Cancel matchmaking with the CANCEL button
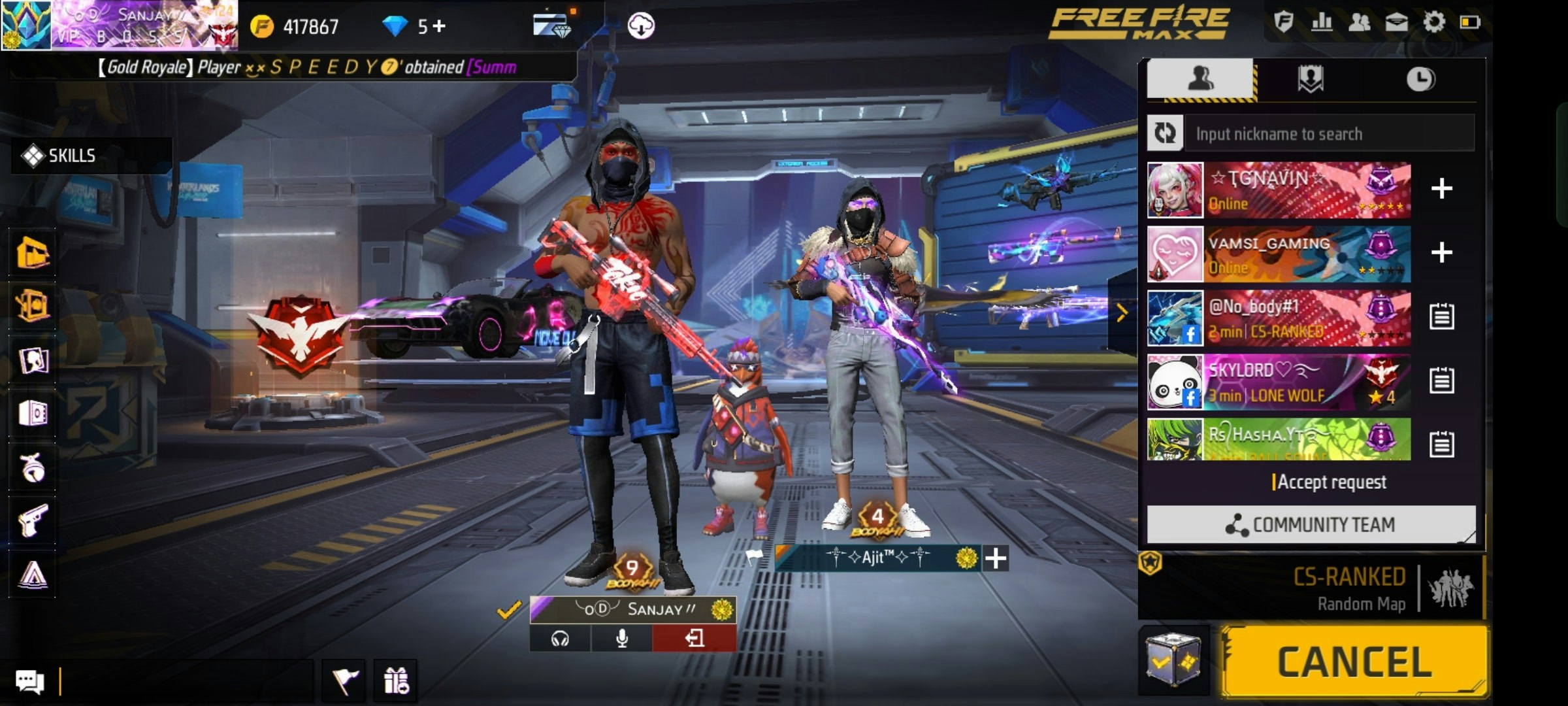Image resolution: width=1568 pixels, height=706 pixels. [1354, 662]
